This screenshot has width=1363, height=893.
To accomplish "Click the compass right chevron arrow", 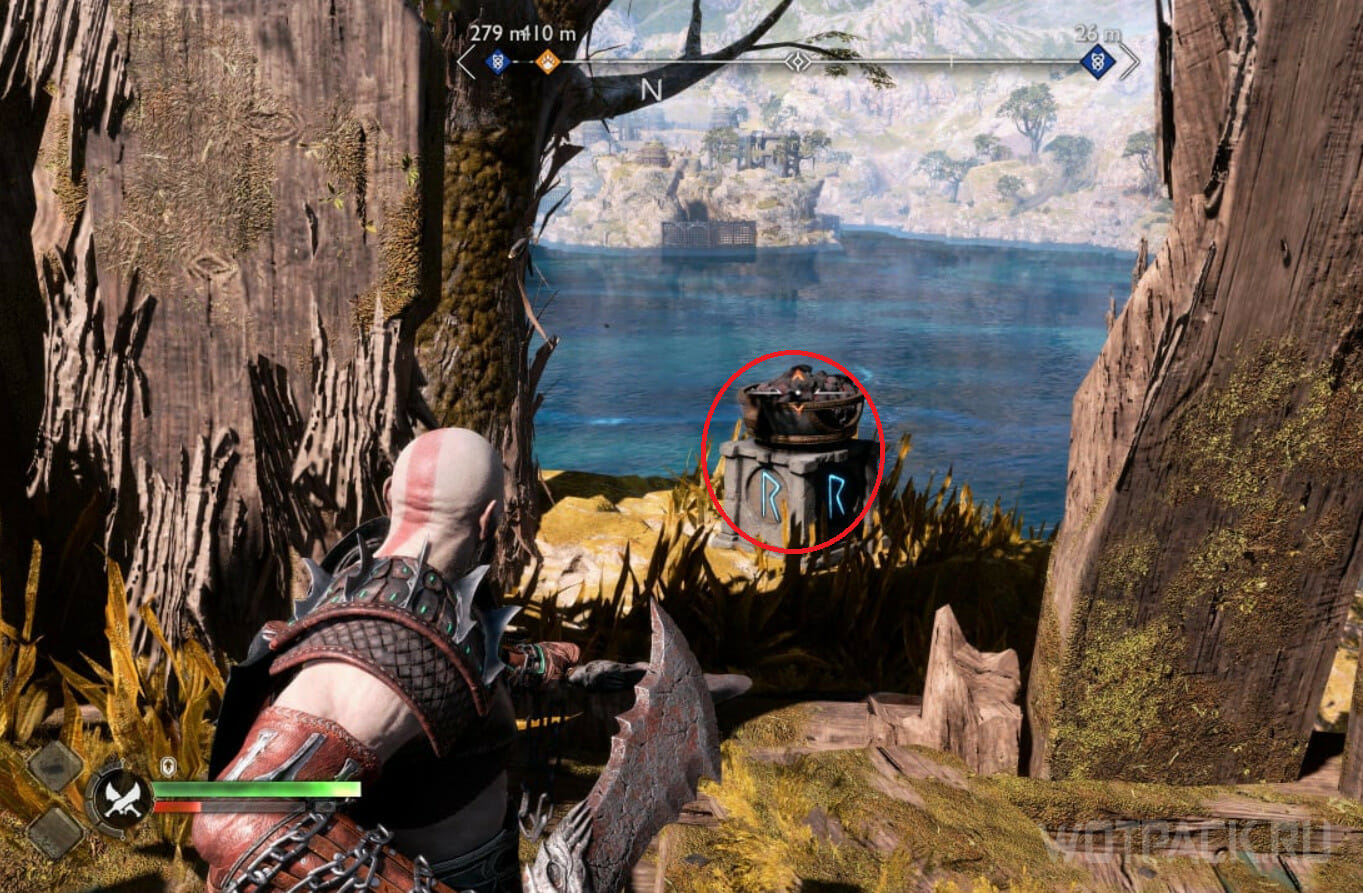I will 1128,61.
